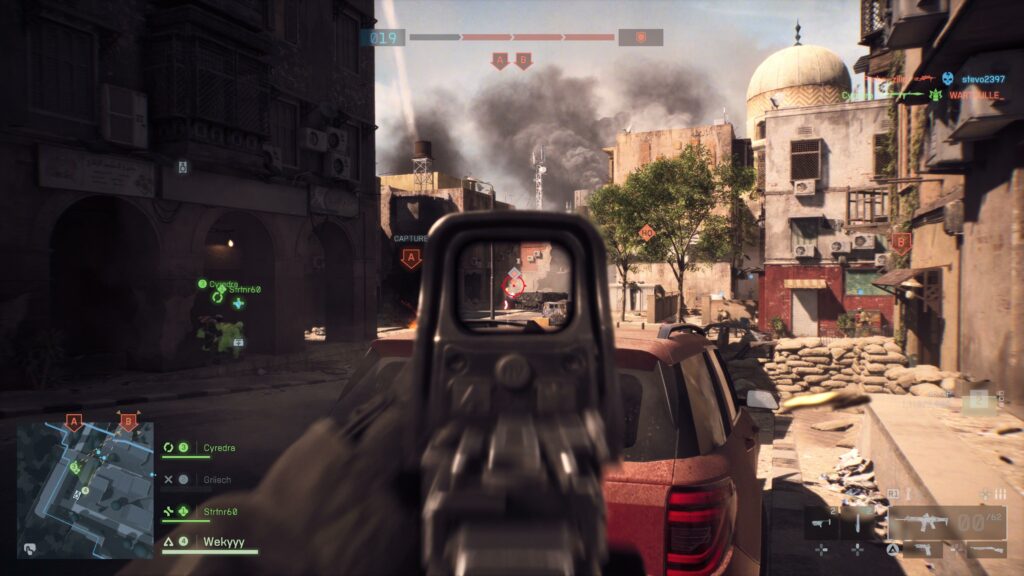
Task: Select squad member Wekyyy
Action: pyautogui.click(x=210, y=543)
